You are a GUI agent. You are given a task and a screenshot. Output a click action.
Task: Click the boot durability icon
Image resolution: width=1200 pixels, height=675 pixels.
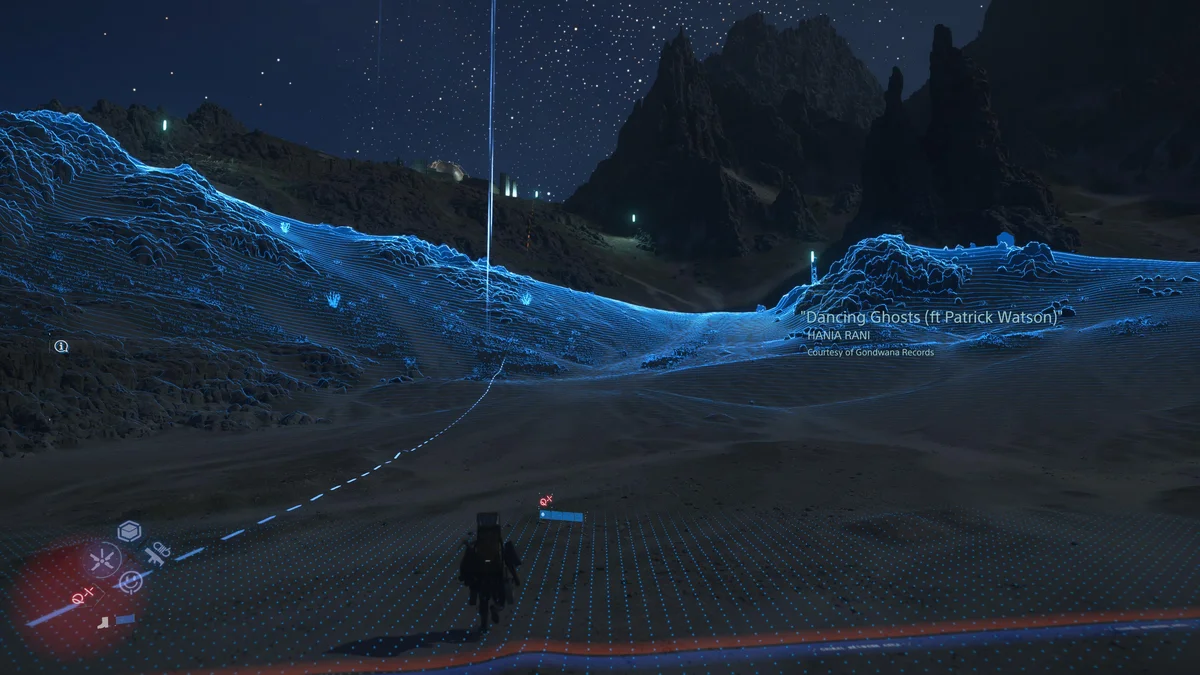coord(104,621)
